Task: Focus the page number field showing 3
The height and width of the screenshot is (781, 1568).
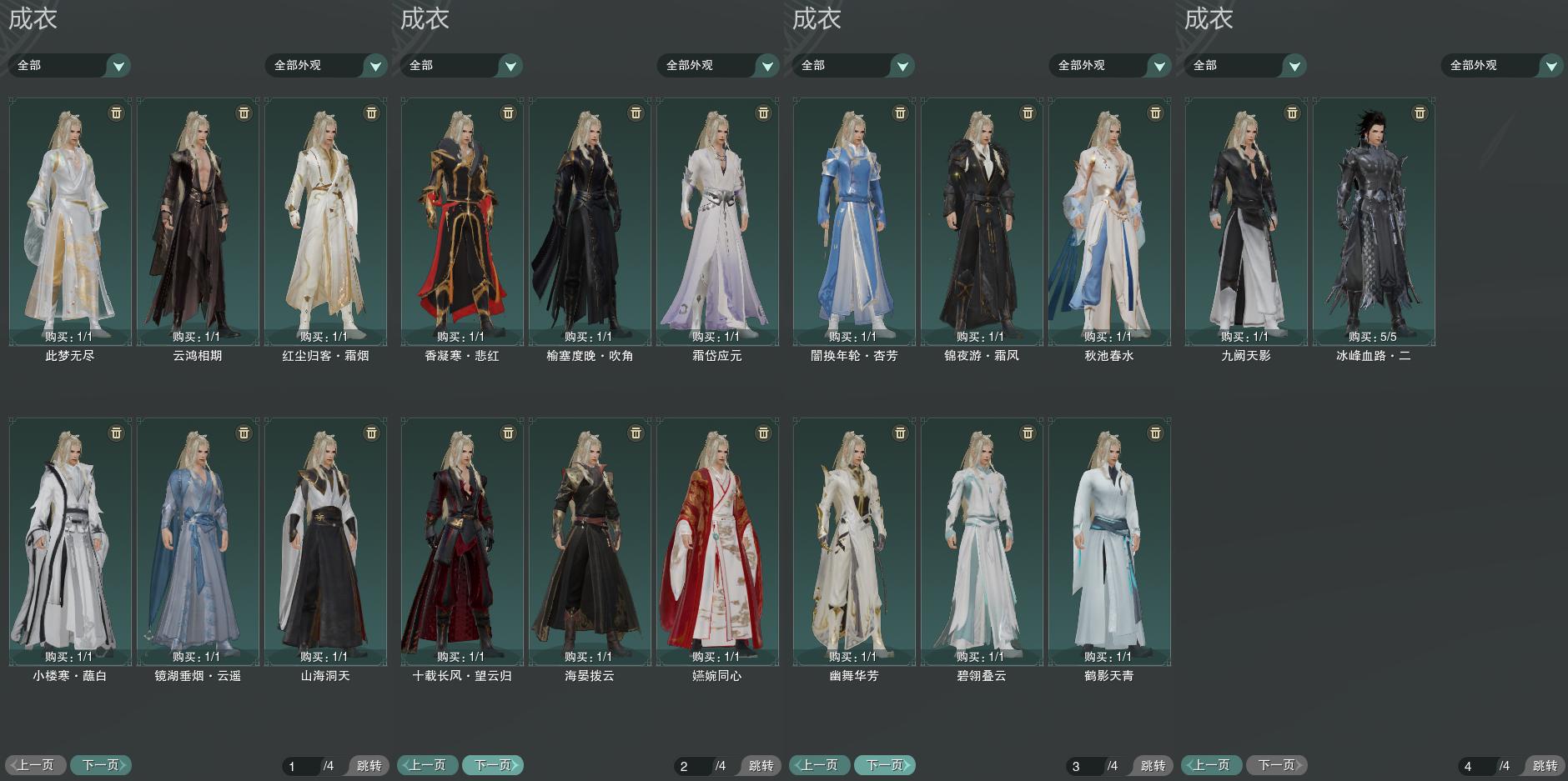Action: [x=1083, y=766]
